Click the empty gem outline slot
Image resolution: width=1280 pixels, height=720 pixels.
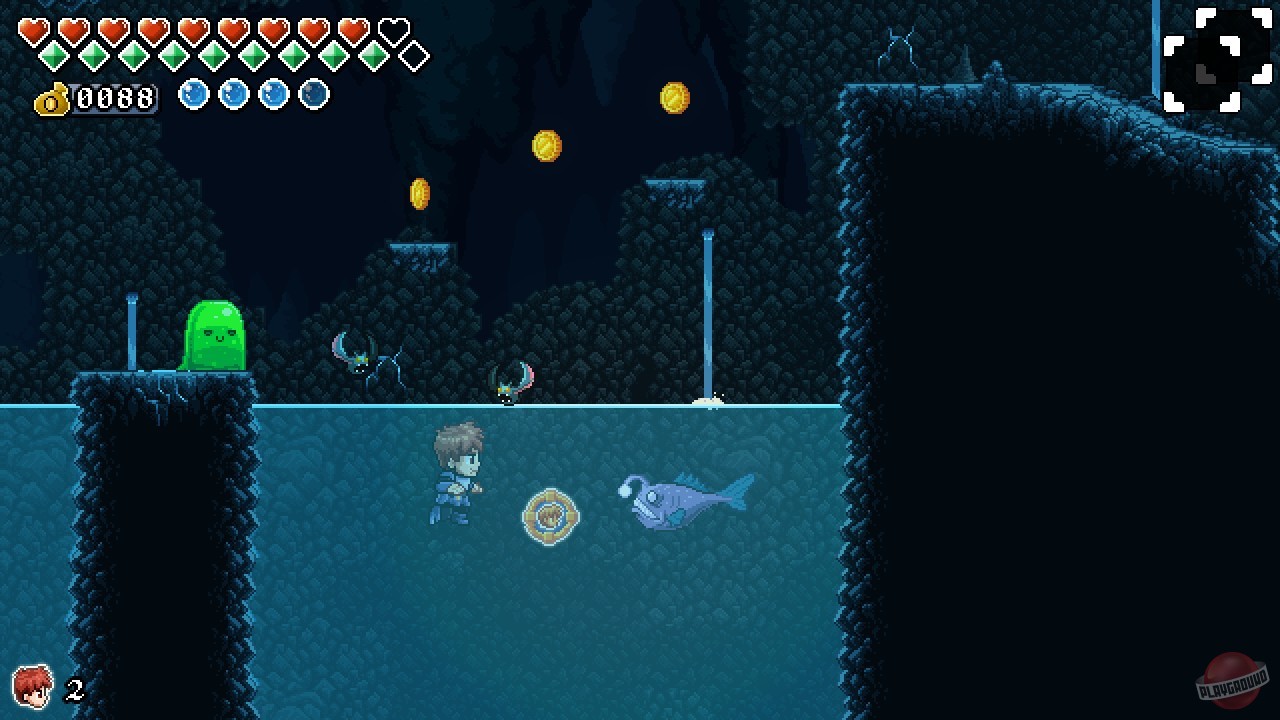coord(412,57)
